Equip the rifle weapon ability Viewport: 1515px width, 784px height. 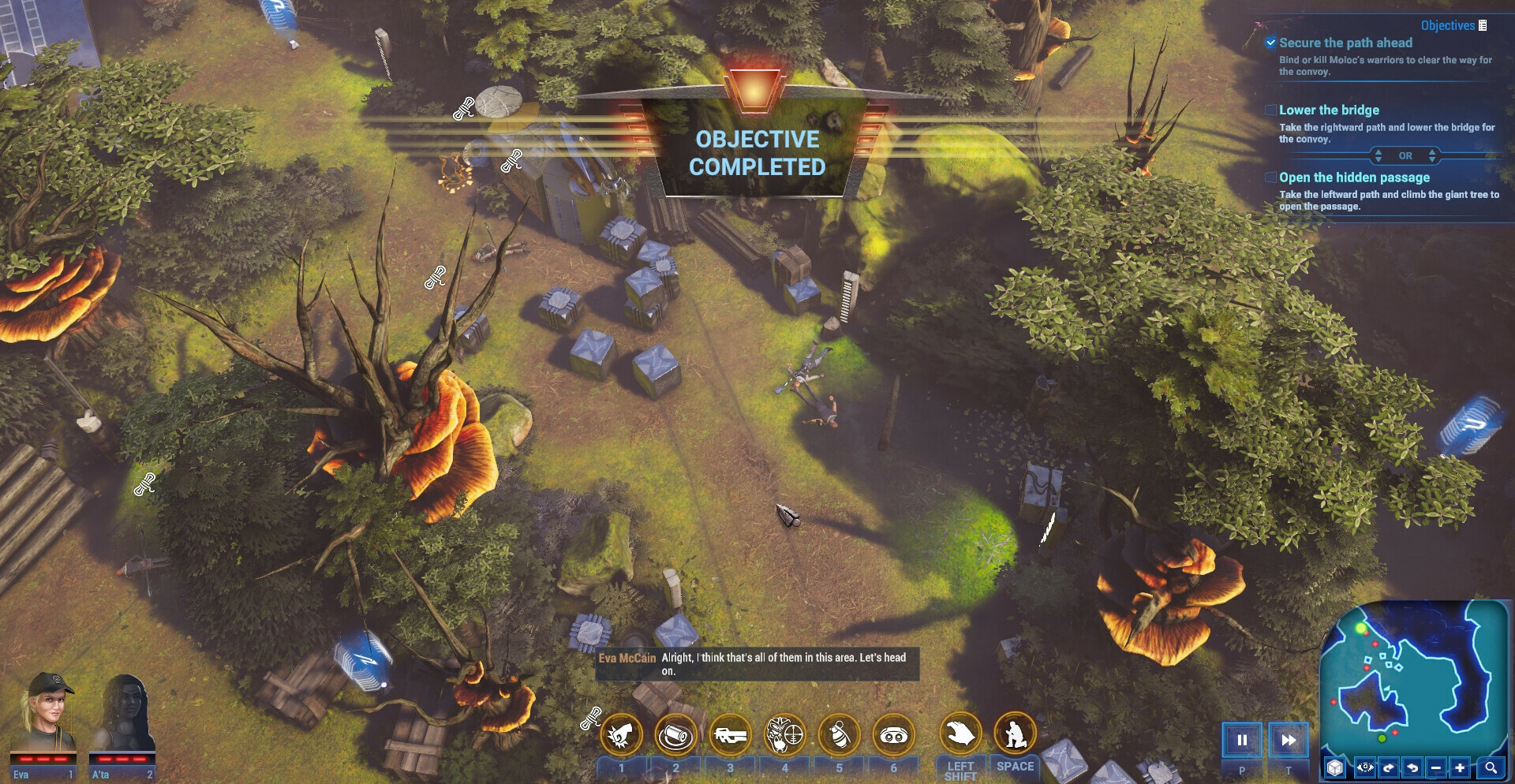(x=730, y=735)
